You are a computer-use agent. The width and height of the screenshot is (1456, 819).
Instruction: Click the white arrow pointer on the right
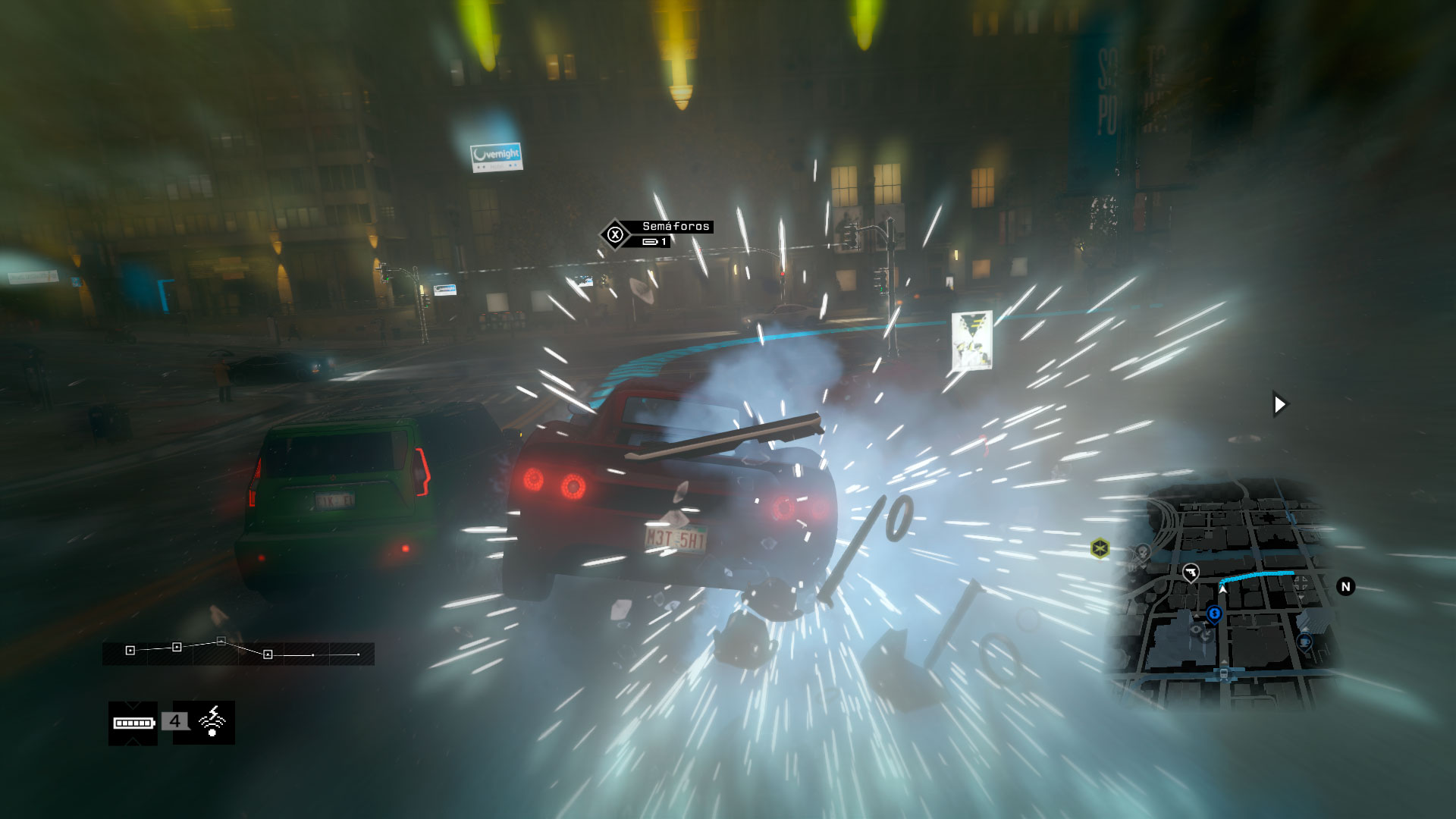tap(1279, 404)
